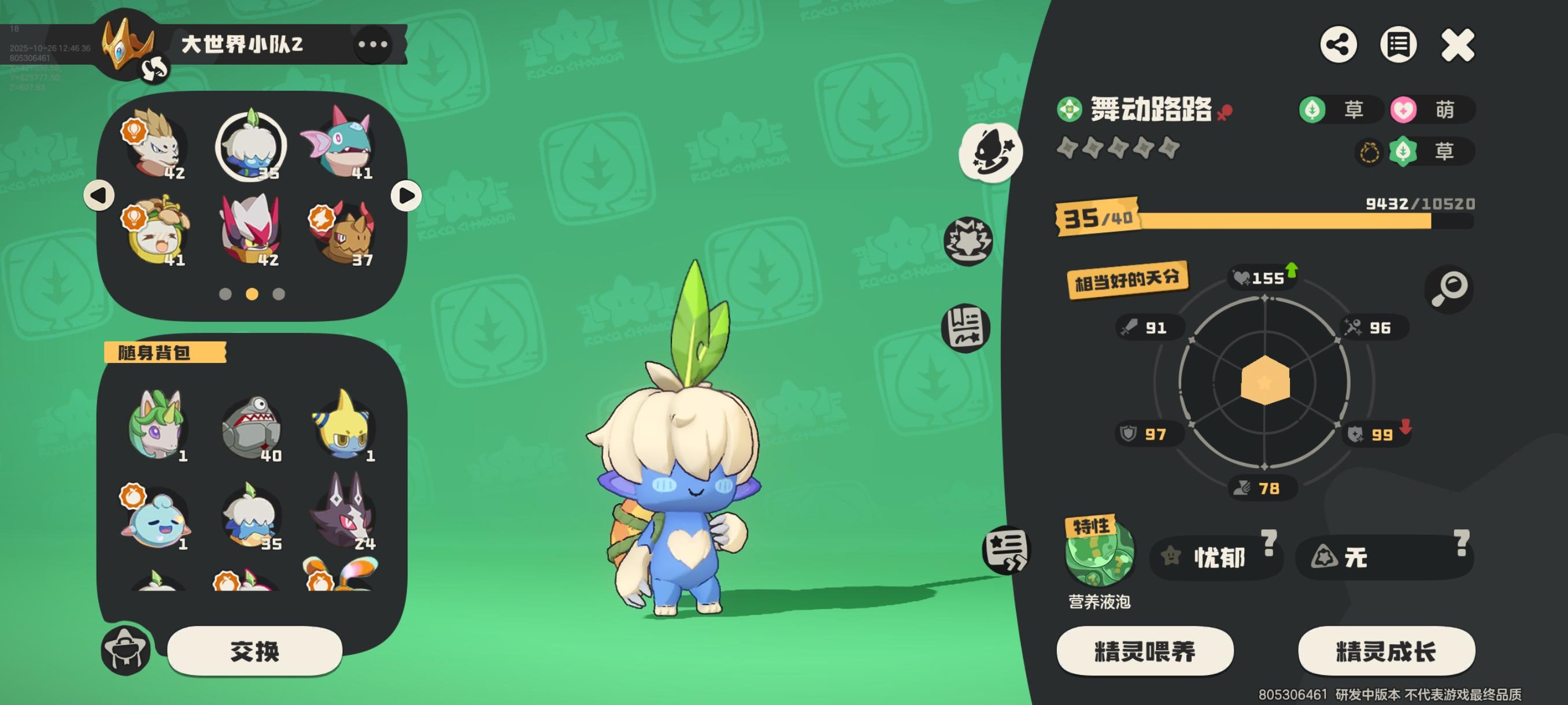The height and width of the screenshot is (705, 1568).
Task: Open the spirit notes list icon beside share
Action: pos(1399,44)
